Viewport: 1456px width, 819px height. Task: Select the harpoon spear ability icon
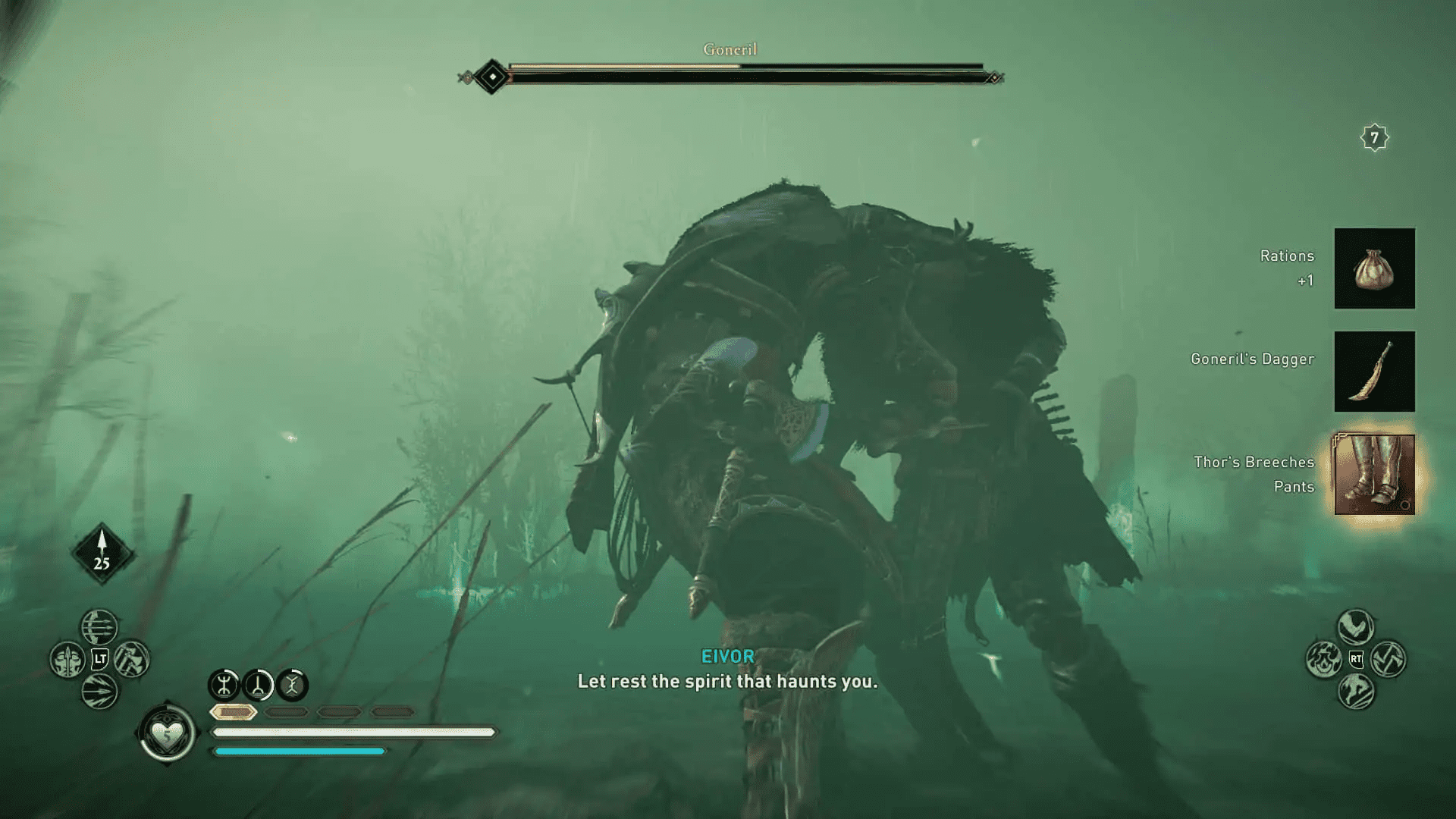pyautogui.click(x=67, y=660)
